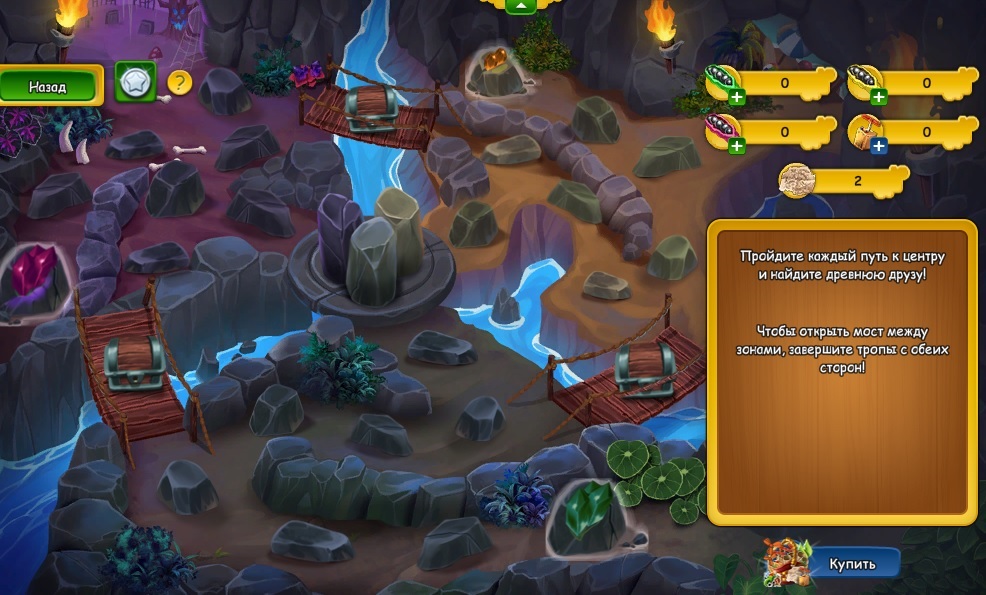
Task: Click the green Назад back button
Action: pyautogui.click(x=49, y=87)
